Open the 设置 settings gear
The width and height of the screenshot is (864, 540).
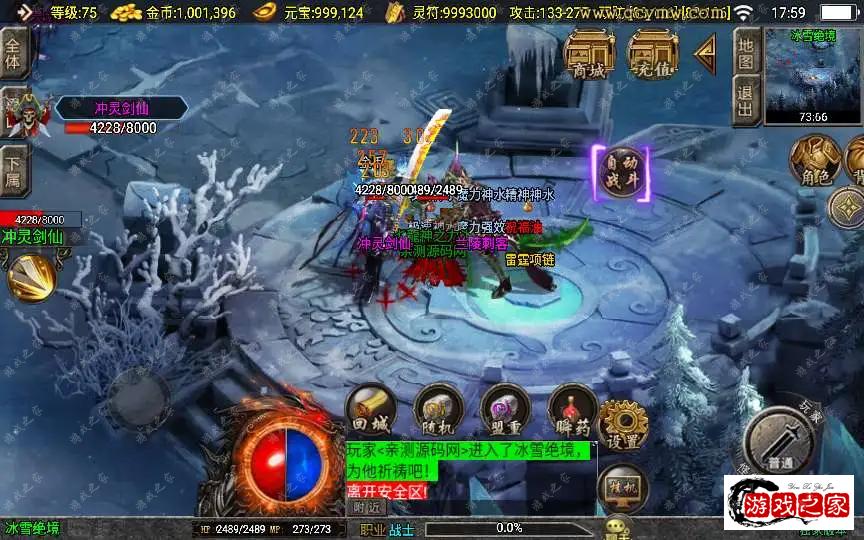coord(624,425)
